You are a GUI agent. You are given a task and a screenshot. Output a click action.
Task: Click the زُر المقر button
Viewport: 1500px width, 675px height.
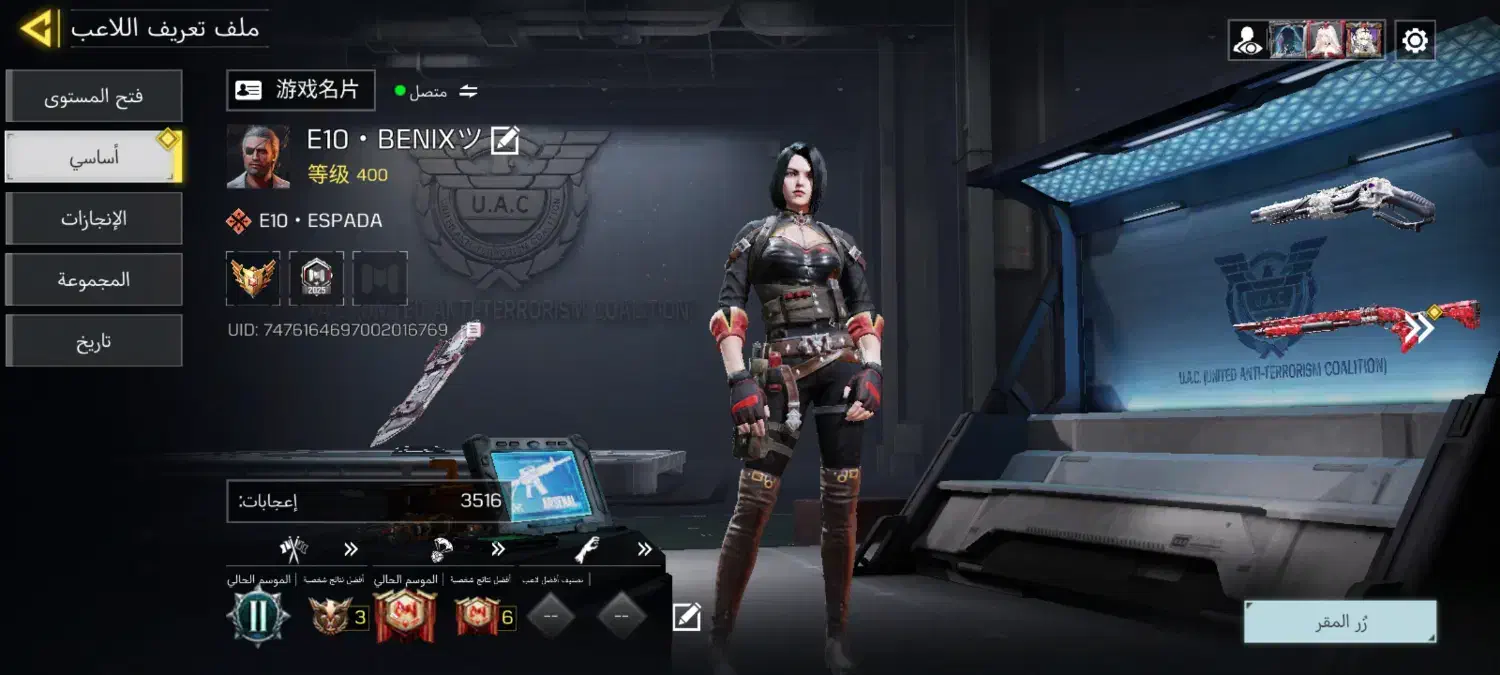(1340, 622)
